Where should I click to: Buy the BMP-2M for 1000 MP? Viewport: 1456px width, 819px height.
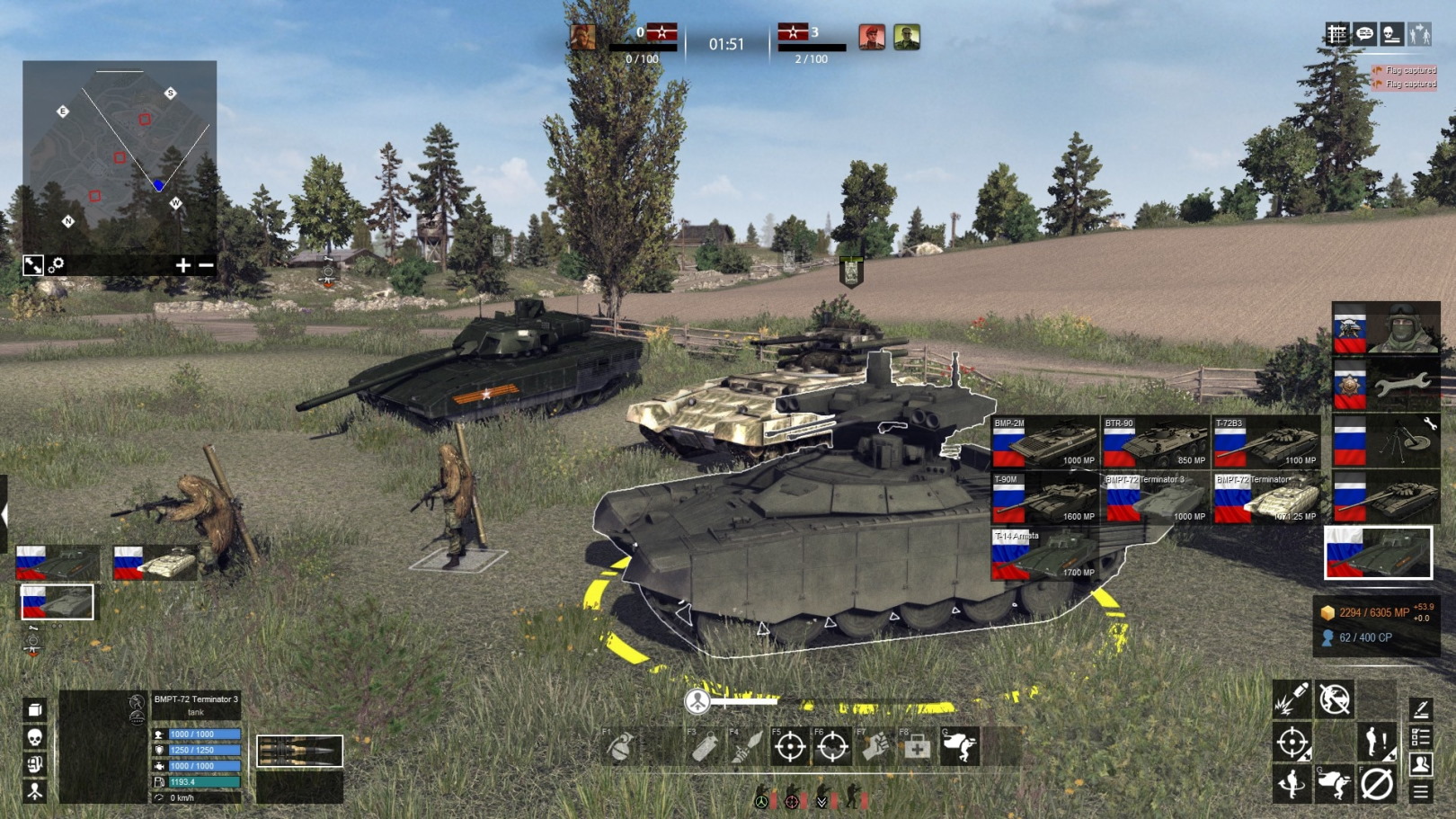(x=1044, y=442)
